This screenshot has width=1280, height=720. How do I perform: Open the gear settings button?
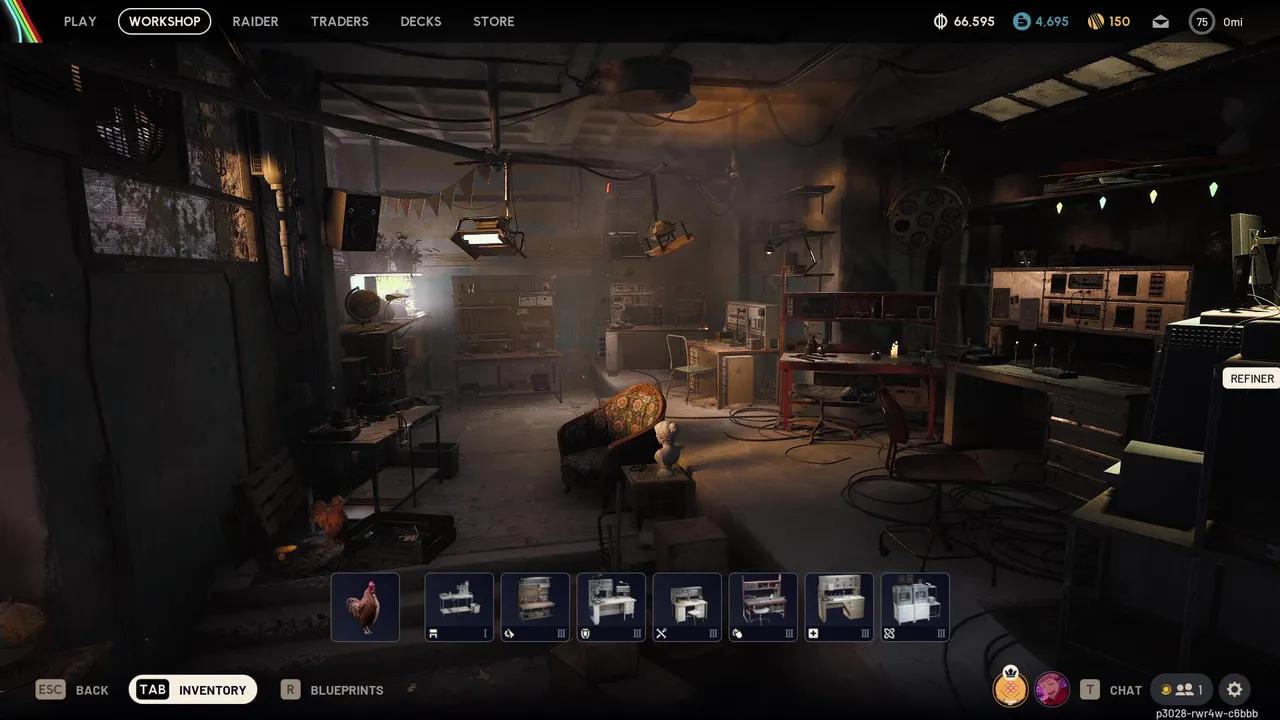[1235, 689]
